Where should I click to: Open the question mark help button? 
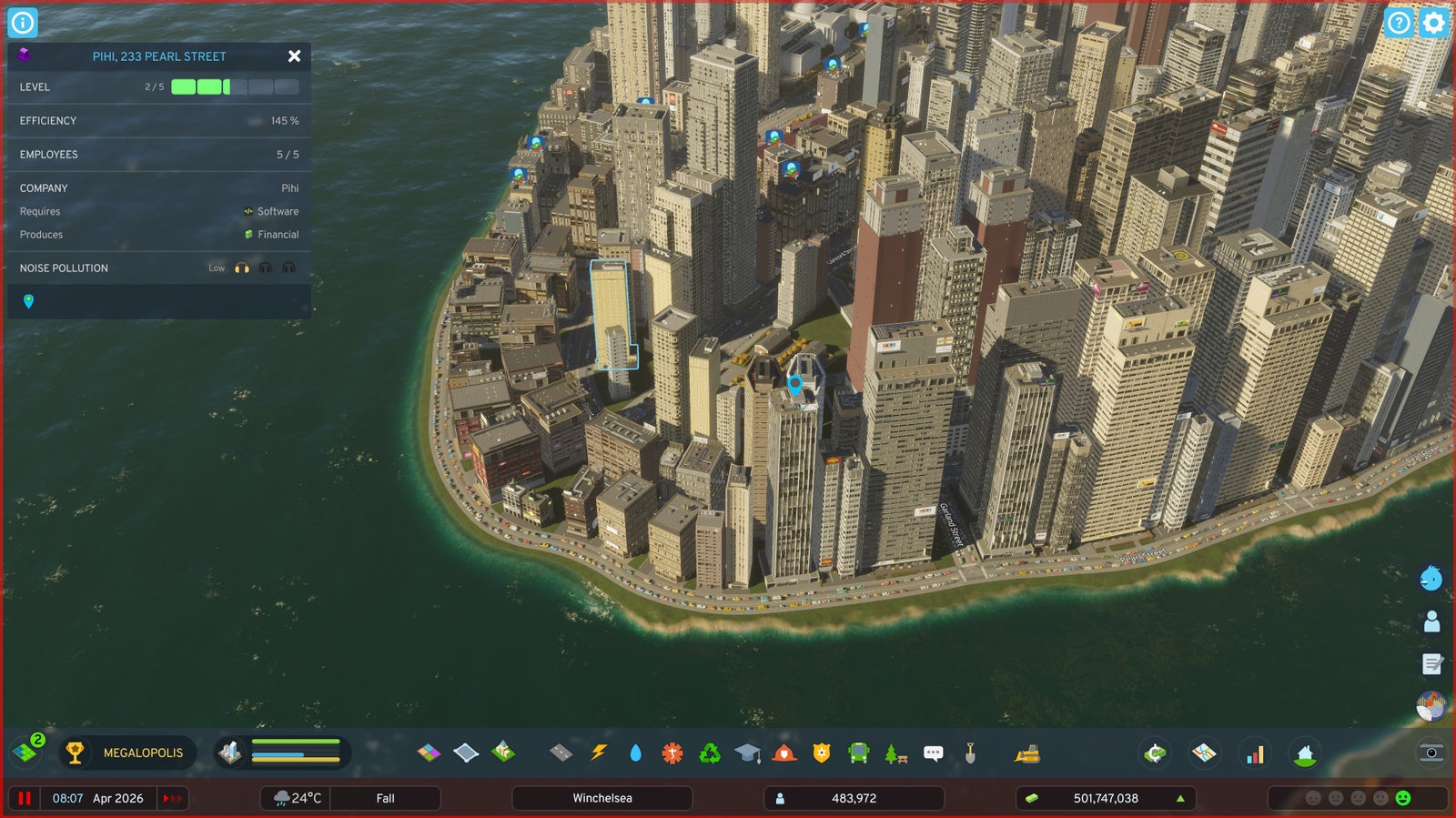coord(1399,23)
